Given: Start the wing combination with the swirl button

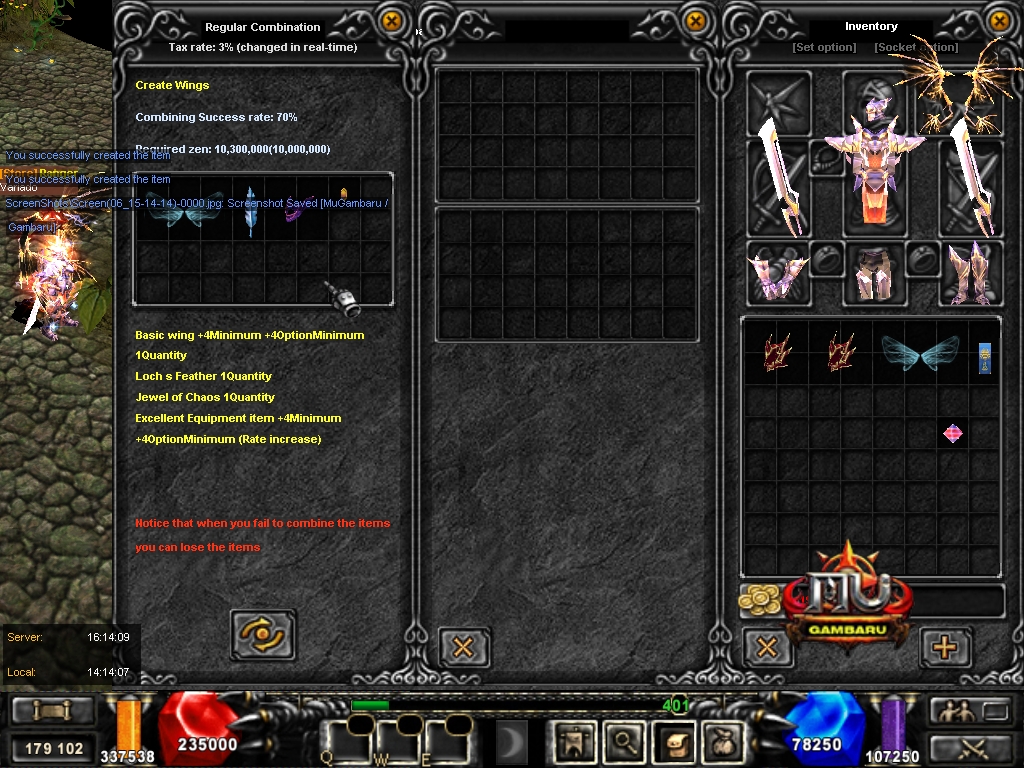Looking at the screenshot, I should pos(264,633).
